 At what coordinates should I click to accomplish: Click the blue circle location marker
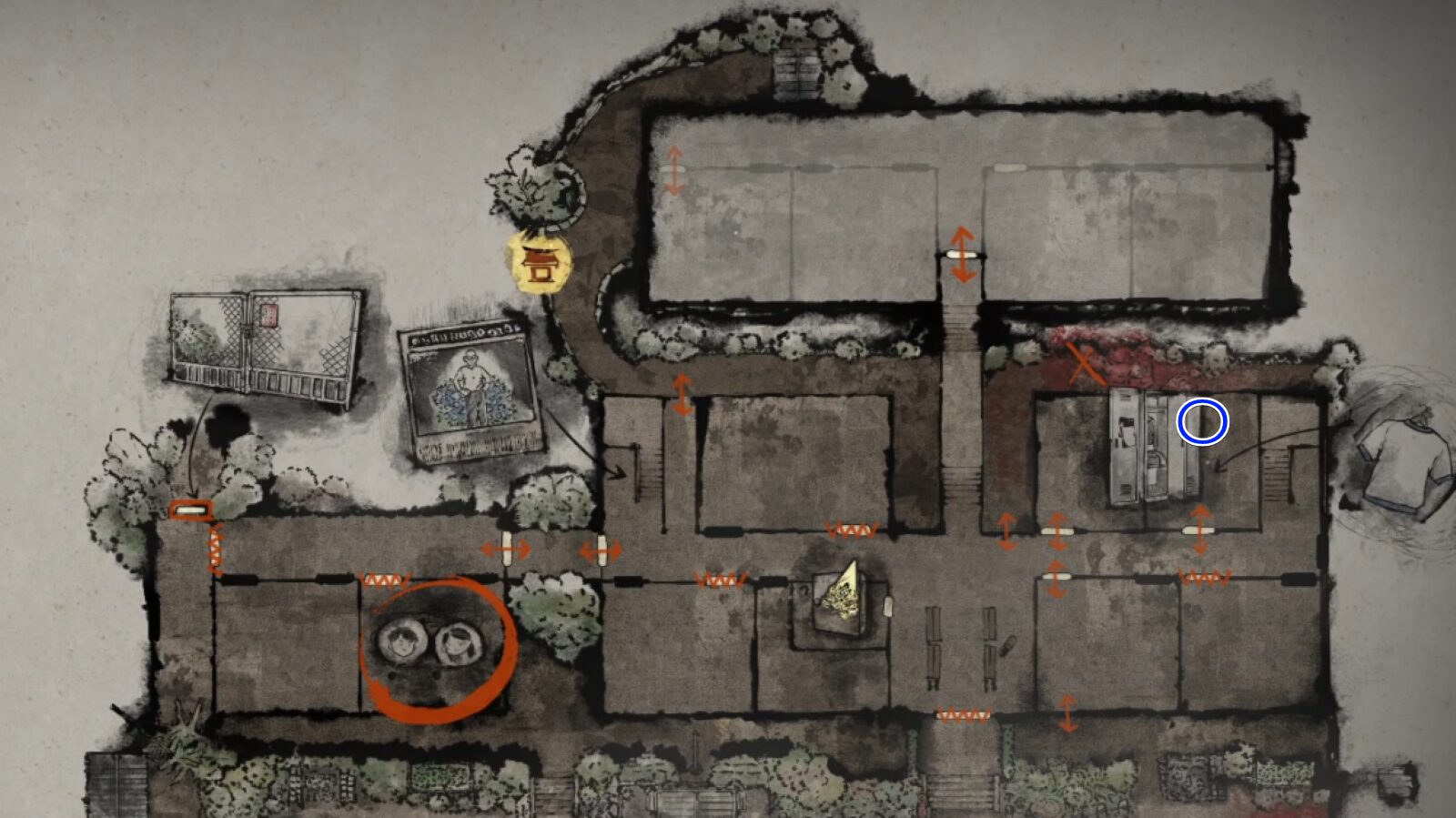[1202, 423]
